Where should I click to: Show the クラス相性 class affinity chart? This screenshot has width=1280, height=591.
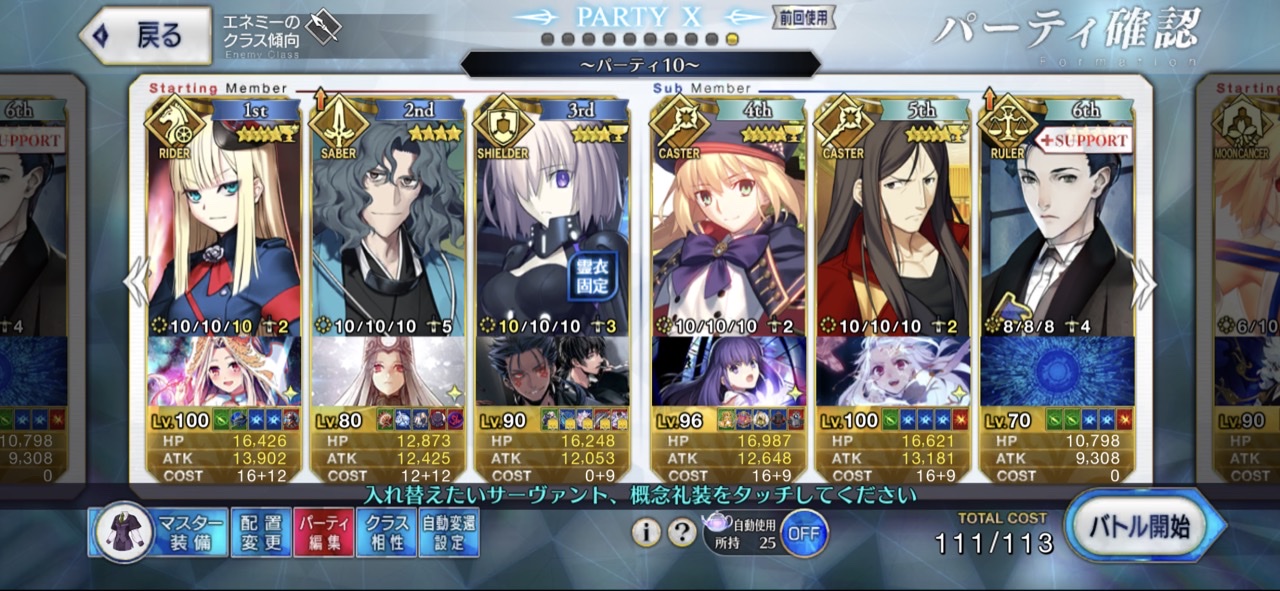pyautogui.click(x=386, y=533)
